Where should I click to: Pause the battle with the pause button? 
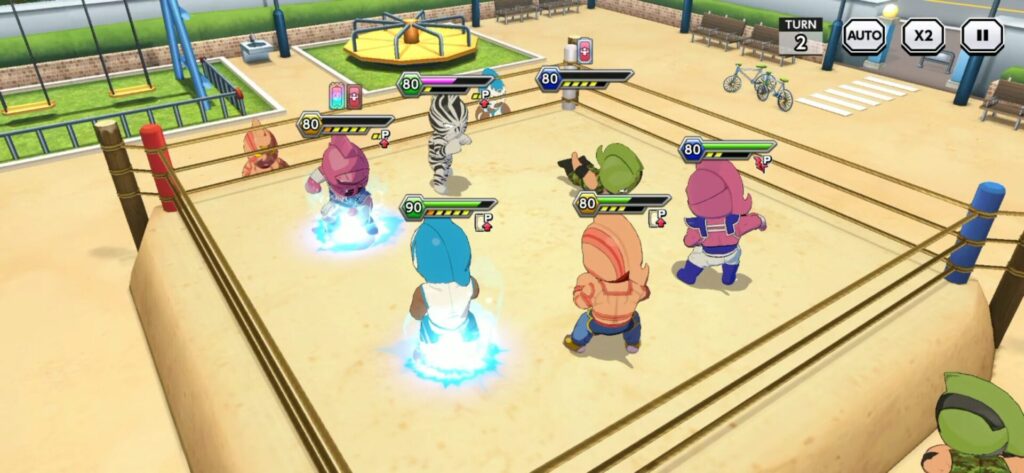pos(981,36)
